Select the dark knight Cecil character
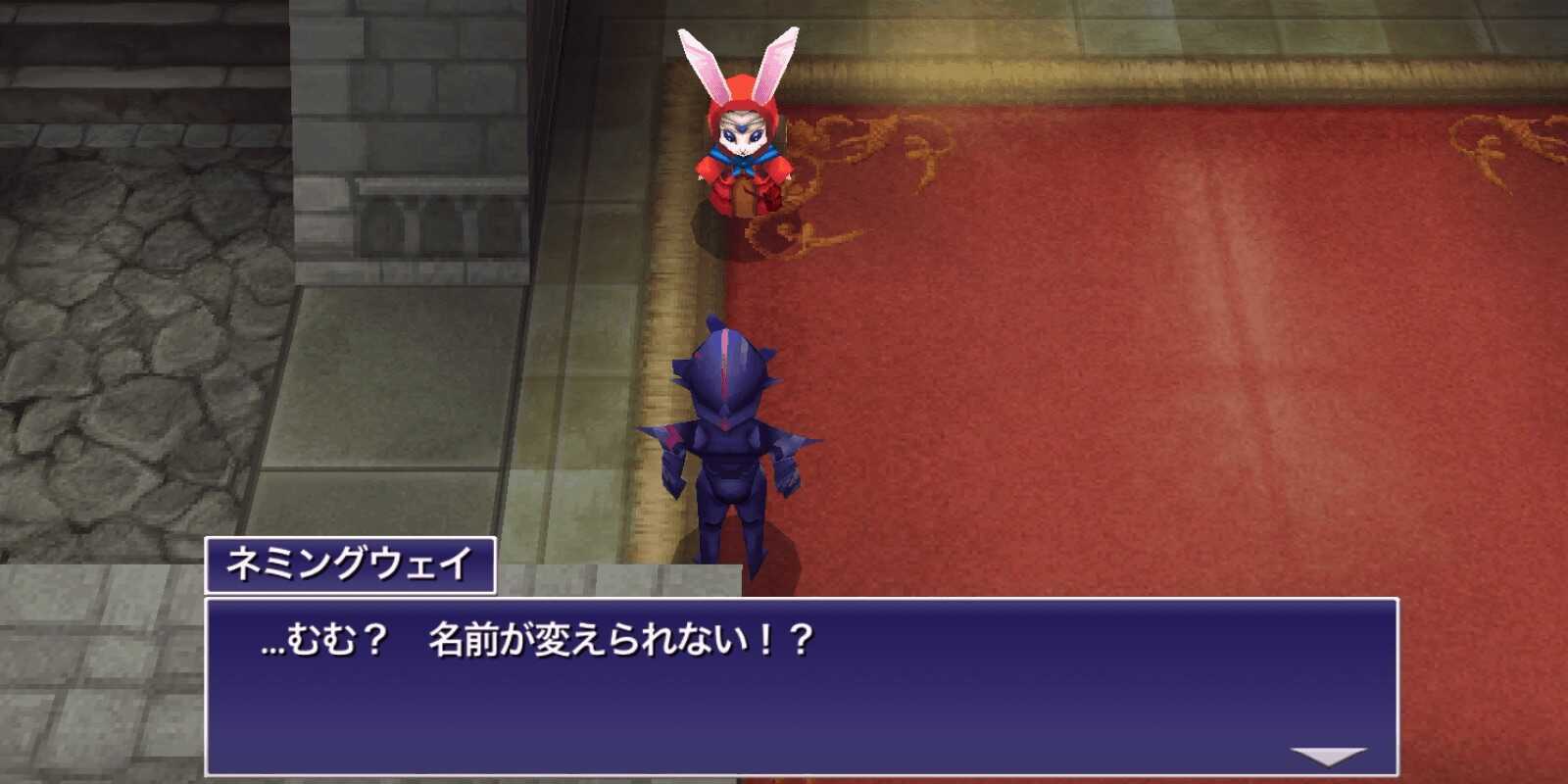The height and width of the screenshot is (784, 1568). [x=730, y=431]
